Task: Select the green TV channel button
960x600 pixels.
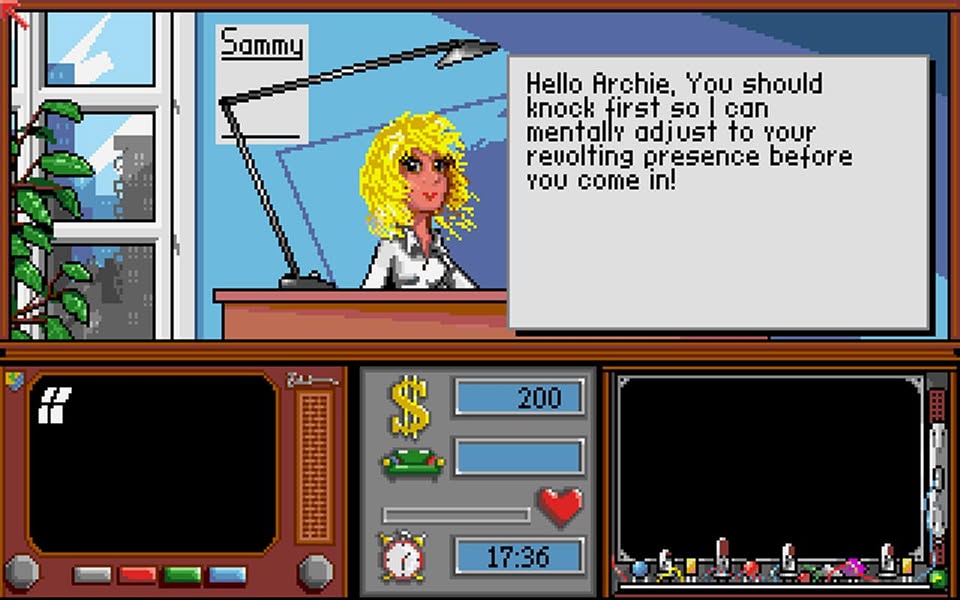Action: coord(182,575)
